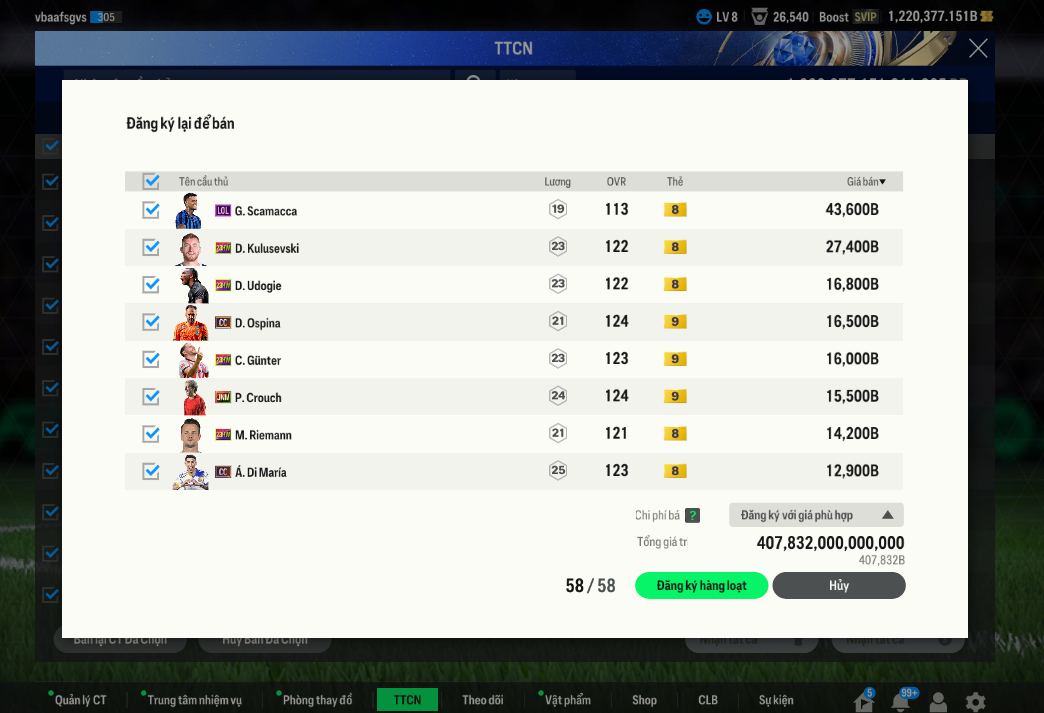Deselect M. Riemann's checkbox
The height and width of the screenshot is (713, 1044).
151,434
